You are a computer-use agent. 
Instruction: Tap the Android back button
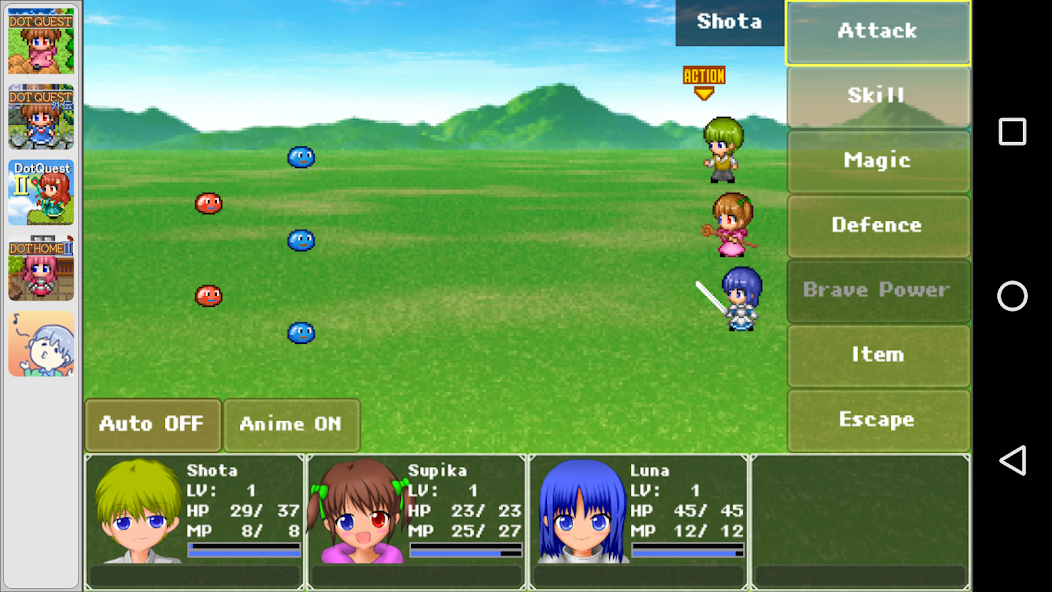tap(1012, 460)
